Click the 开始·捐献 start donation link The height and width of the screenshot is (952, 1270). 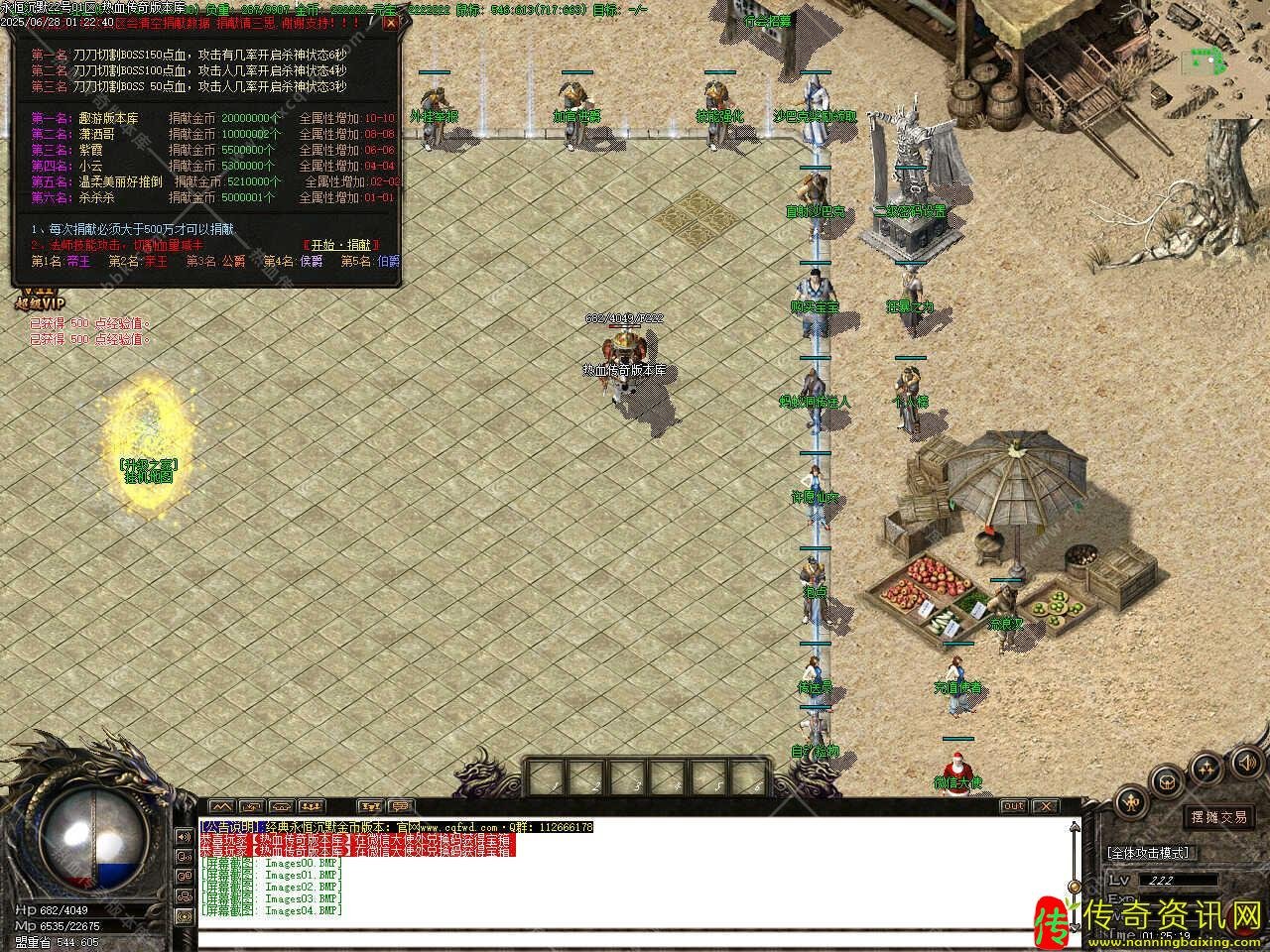tap(340, 245)
